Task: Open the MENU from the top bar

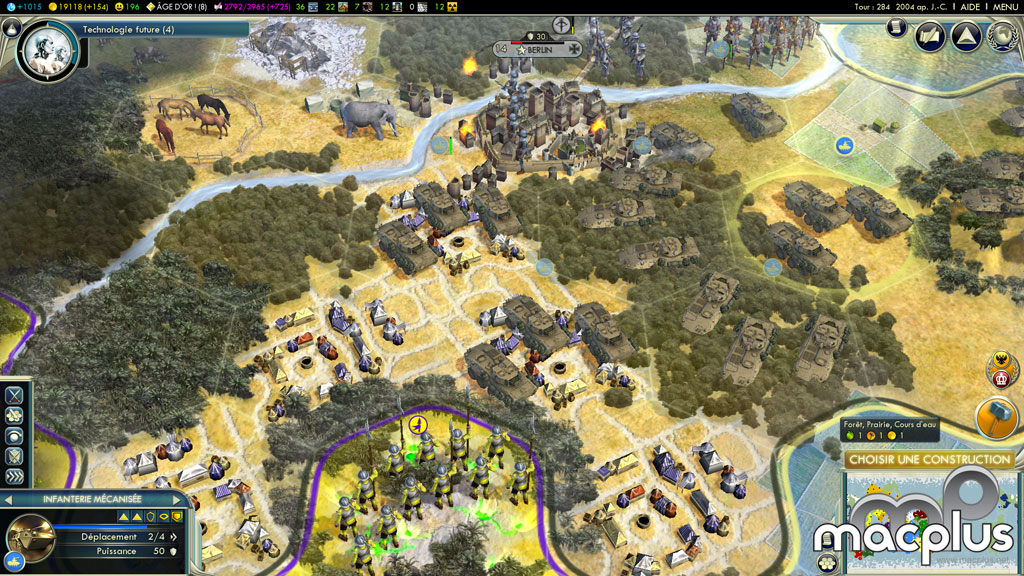Action: (1004, 7)
